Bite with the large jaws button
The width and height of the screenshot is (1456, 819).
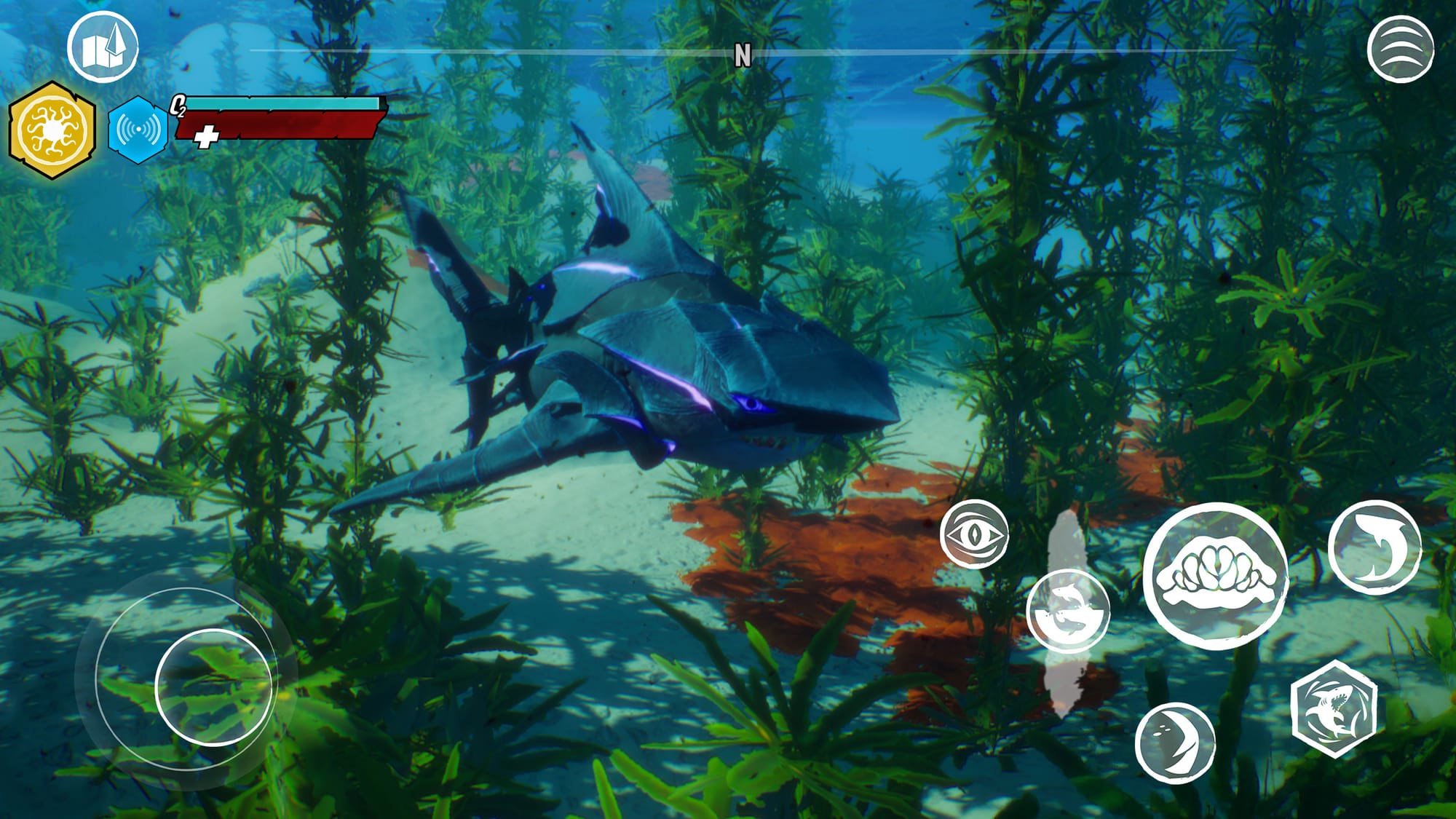1215,576
